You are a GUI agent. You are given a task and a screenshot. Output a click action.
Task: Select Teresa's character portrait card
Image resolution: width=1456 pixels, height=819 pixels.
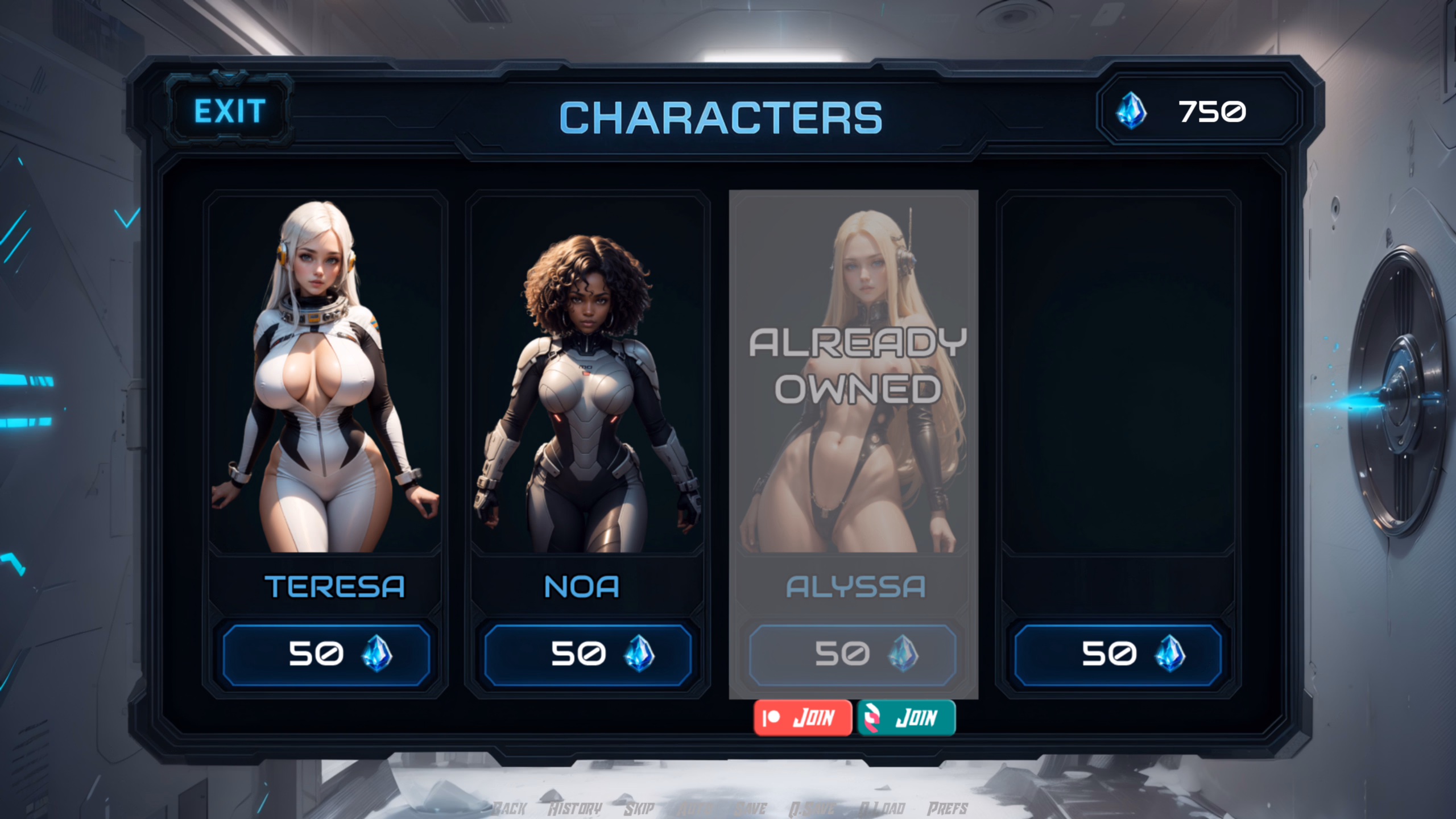point(325,375)
